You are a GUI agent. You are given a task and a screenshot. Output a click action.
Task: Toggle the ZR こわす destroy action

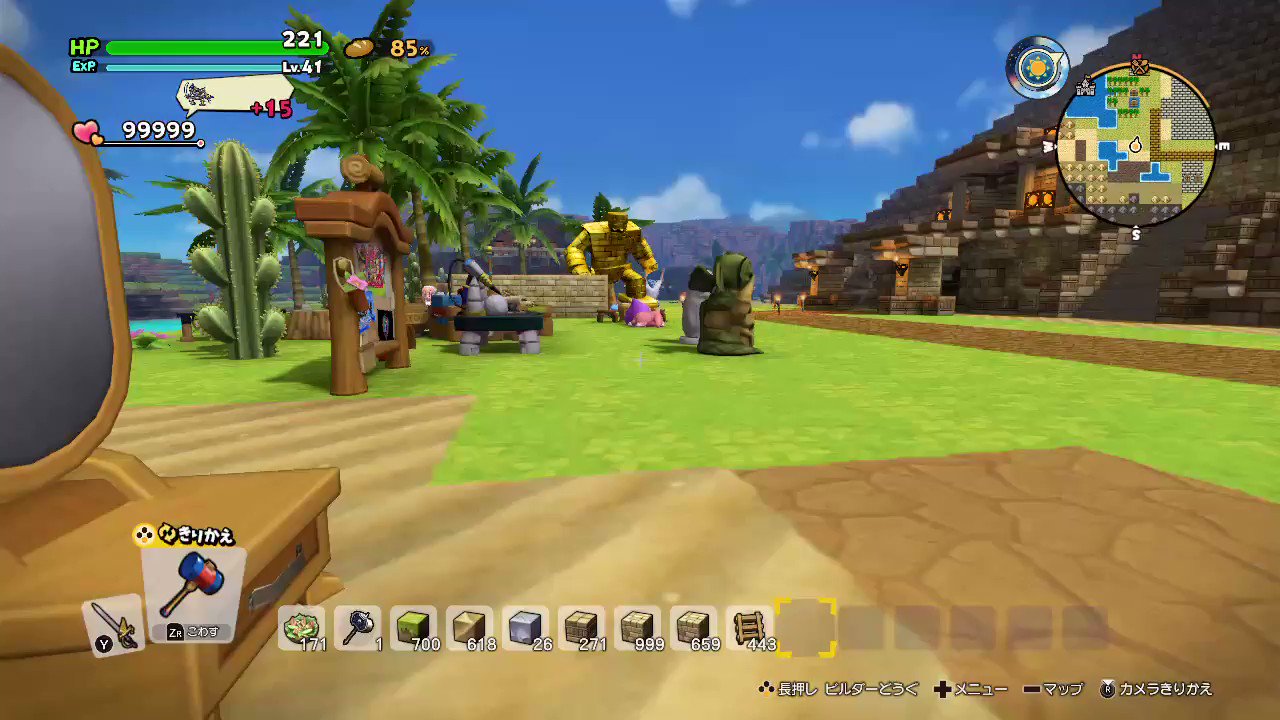[x=193, y=631]
